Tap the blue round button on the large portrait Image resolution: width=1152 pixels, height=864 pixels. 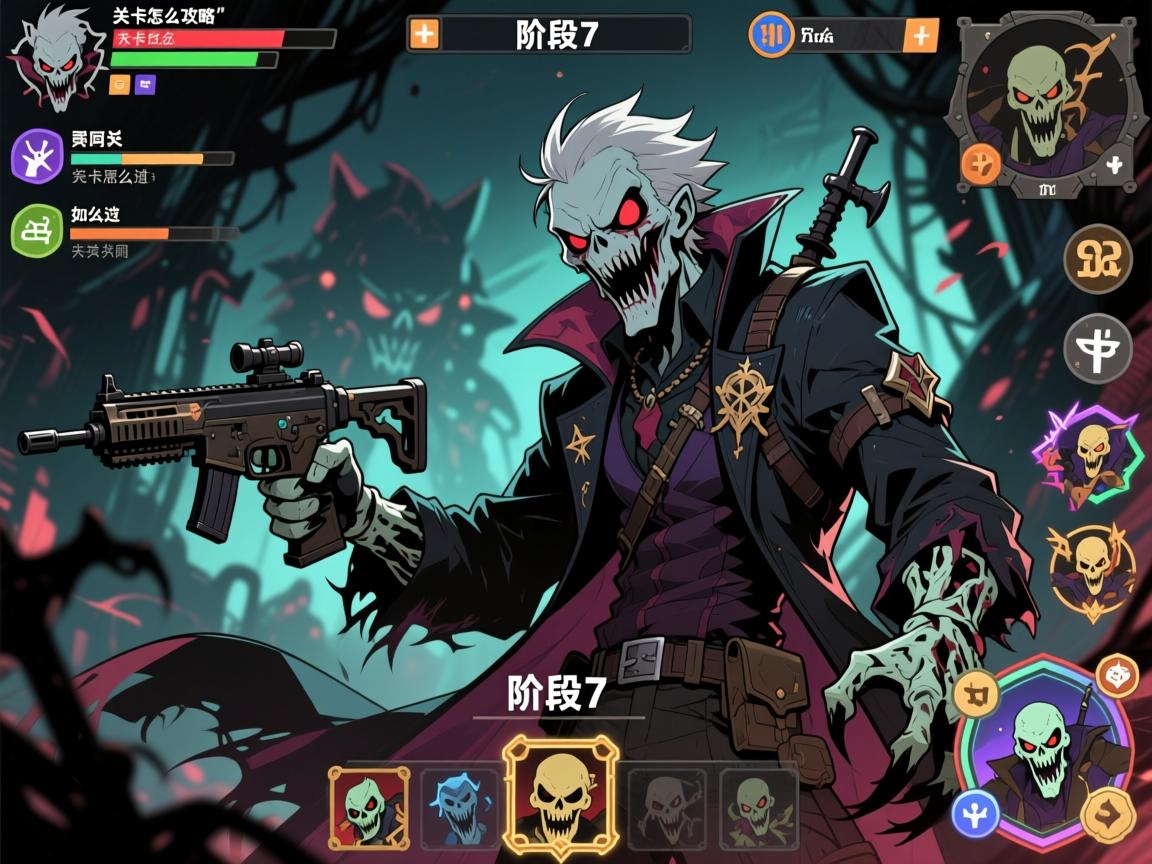pyautogui.click(x=975, y=813)
